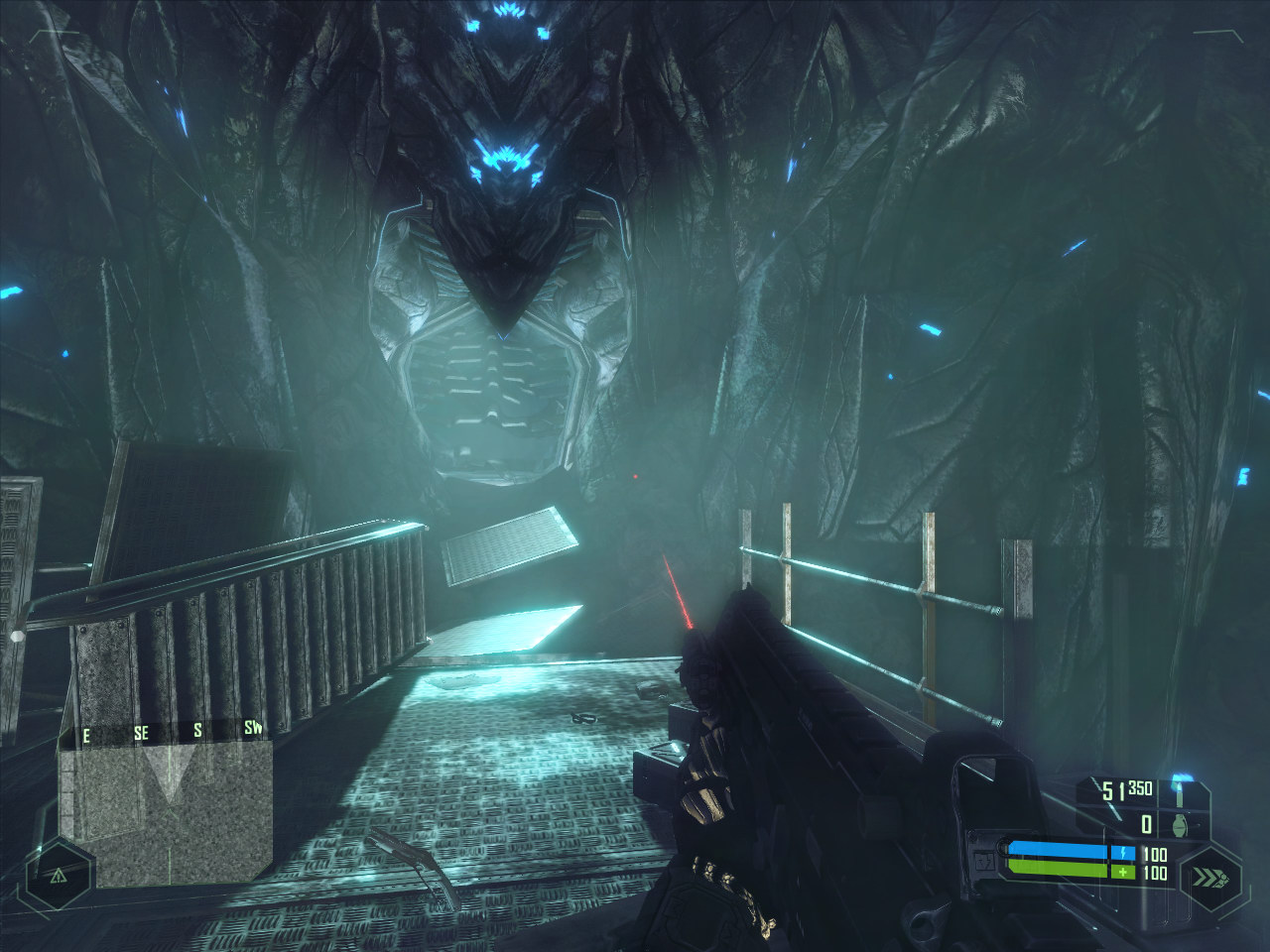The height and width of the screenshot is (952, 1270).
Task: Activate the speed mode suit hexagon
Action: (1210, 877)
